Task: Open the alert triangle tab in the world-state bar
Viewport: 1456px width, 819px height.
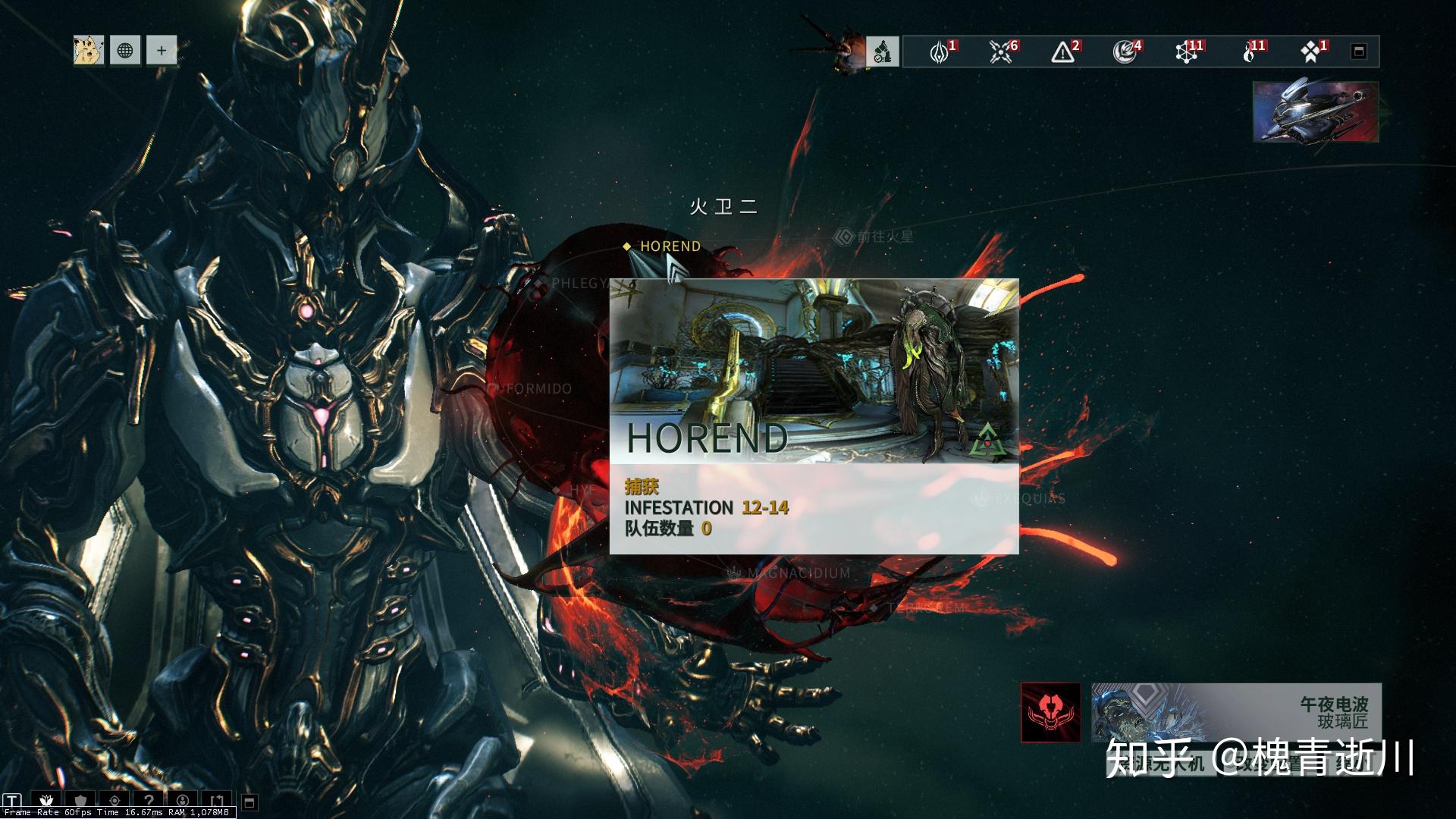Action: [1063, 52]
